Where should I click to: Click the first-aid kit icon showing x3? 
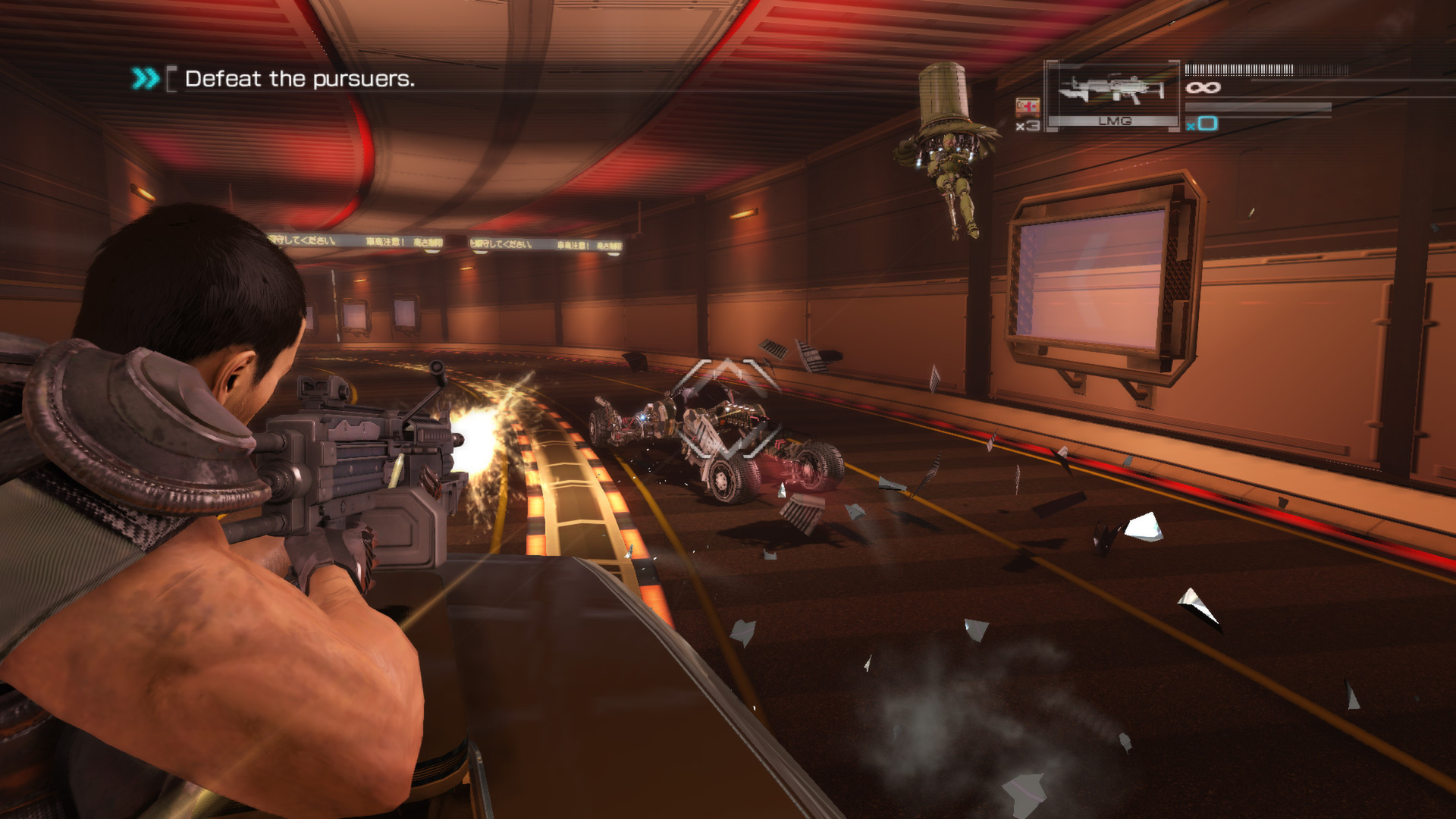click(x=1028, y=105)
